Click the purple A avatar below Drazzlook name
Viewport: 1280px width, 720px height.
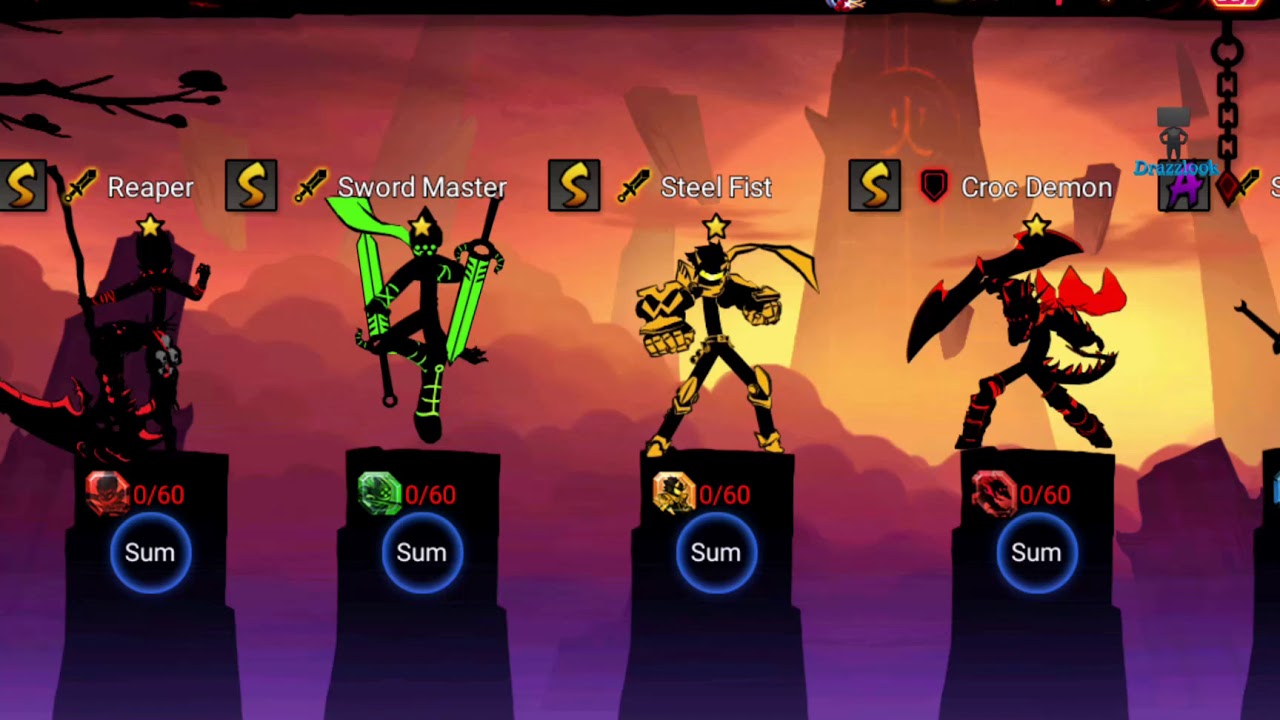(1184, 188)
